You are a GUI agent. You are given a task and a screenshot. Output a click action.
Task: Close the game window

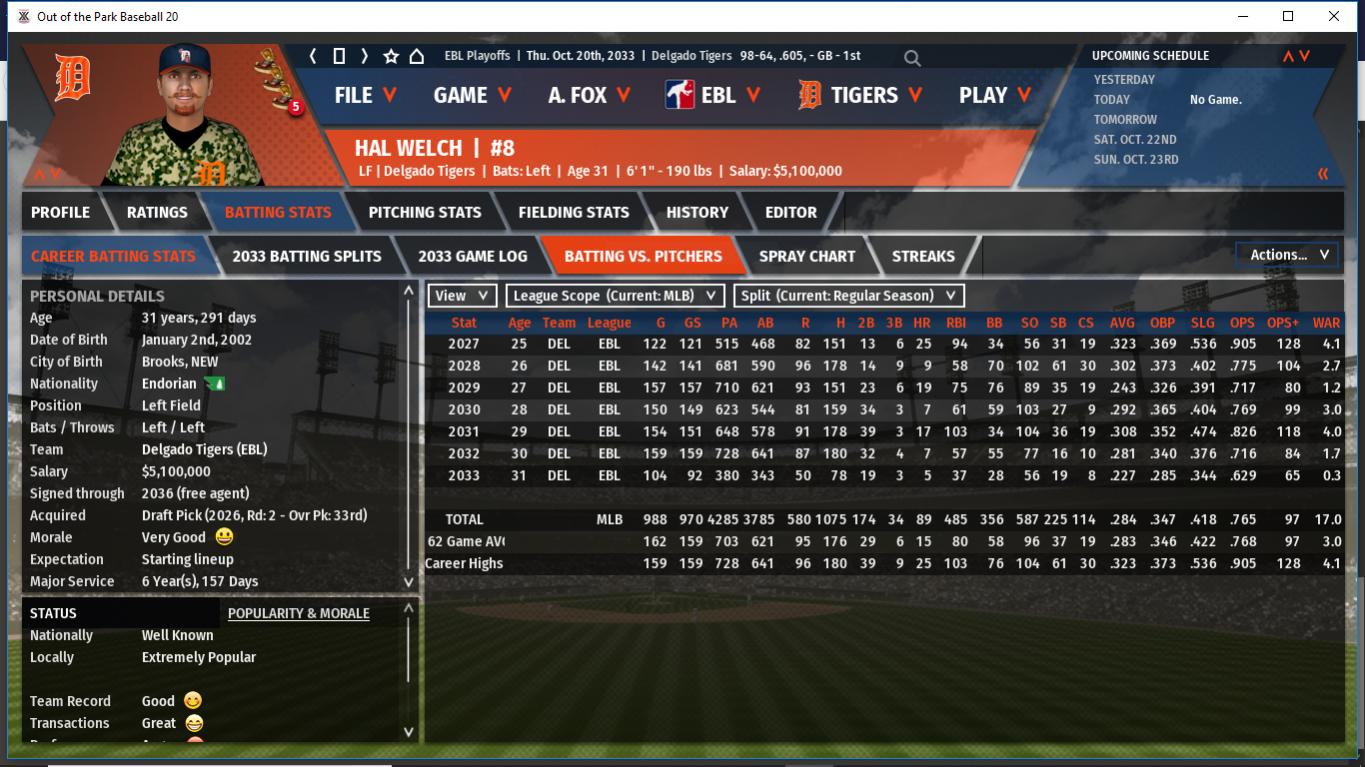pyautogui.click(x=1334, y=16)
